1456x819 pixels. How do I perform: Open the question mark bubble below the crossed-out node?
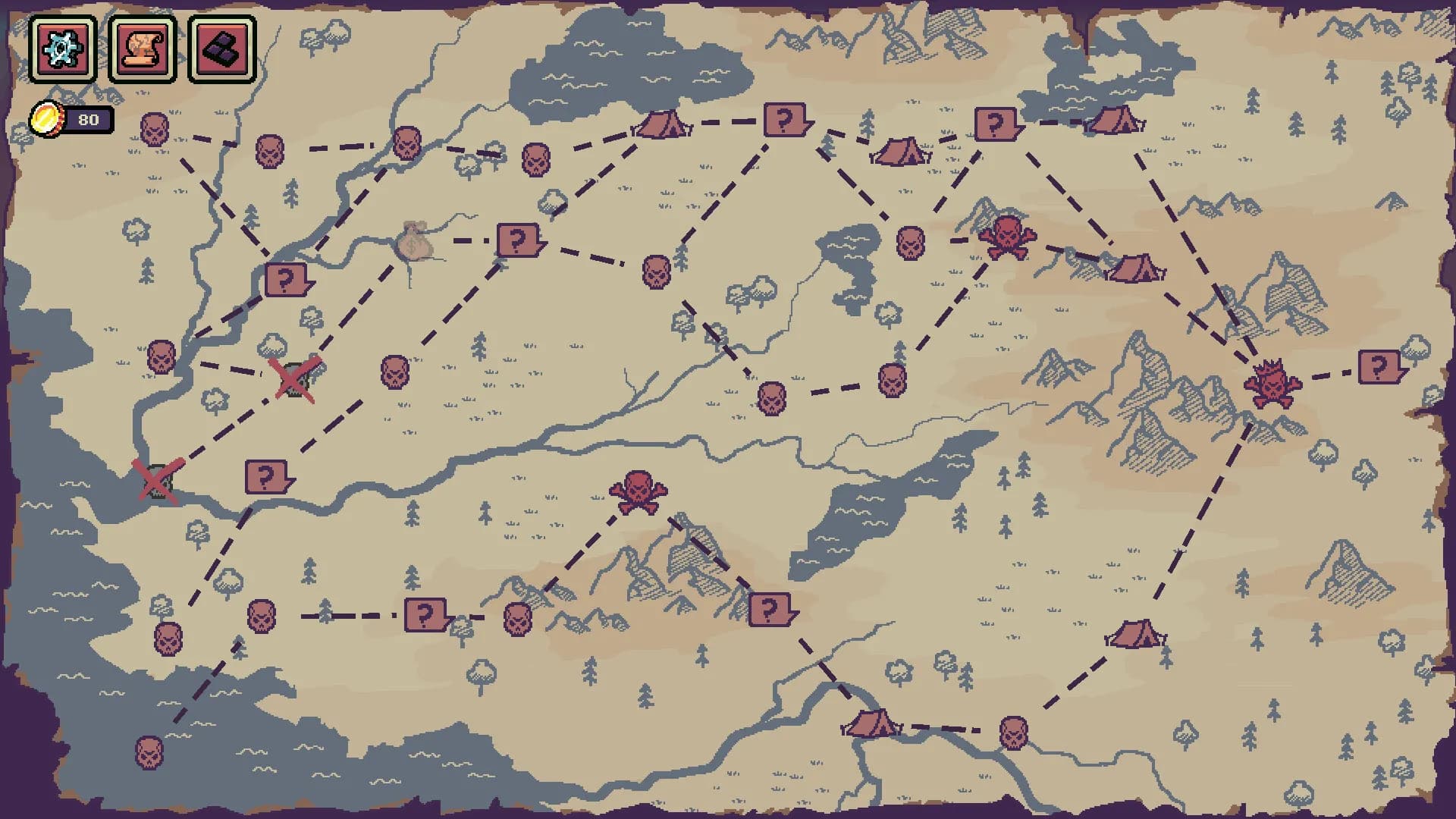(x=267, y=478)
